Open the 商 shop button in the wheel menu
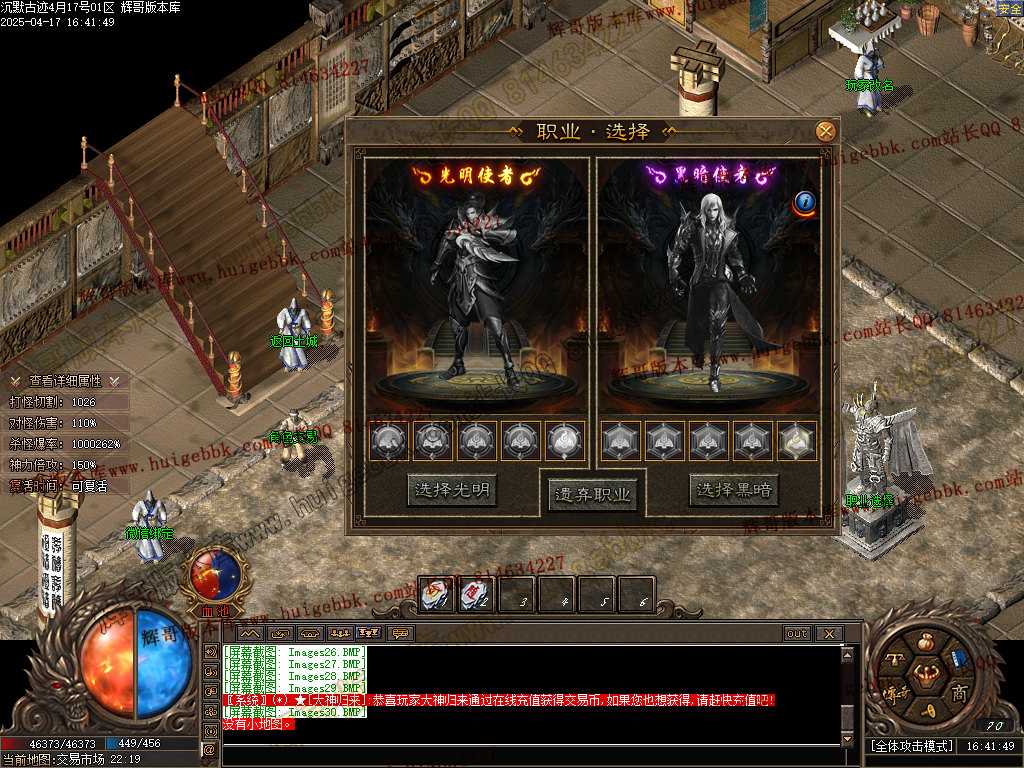Image resolution: width=1024 pixels, height=768 pixels. (x=959, y=694)
